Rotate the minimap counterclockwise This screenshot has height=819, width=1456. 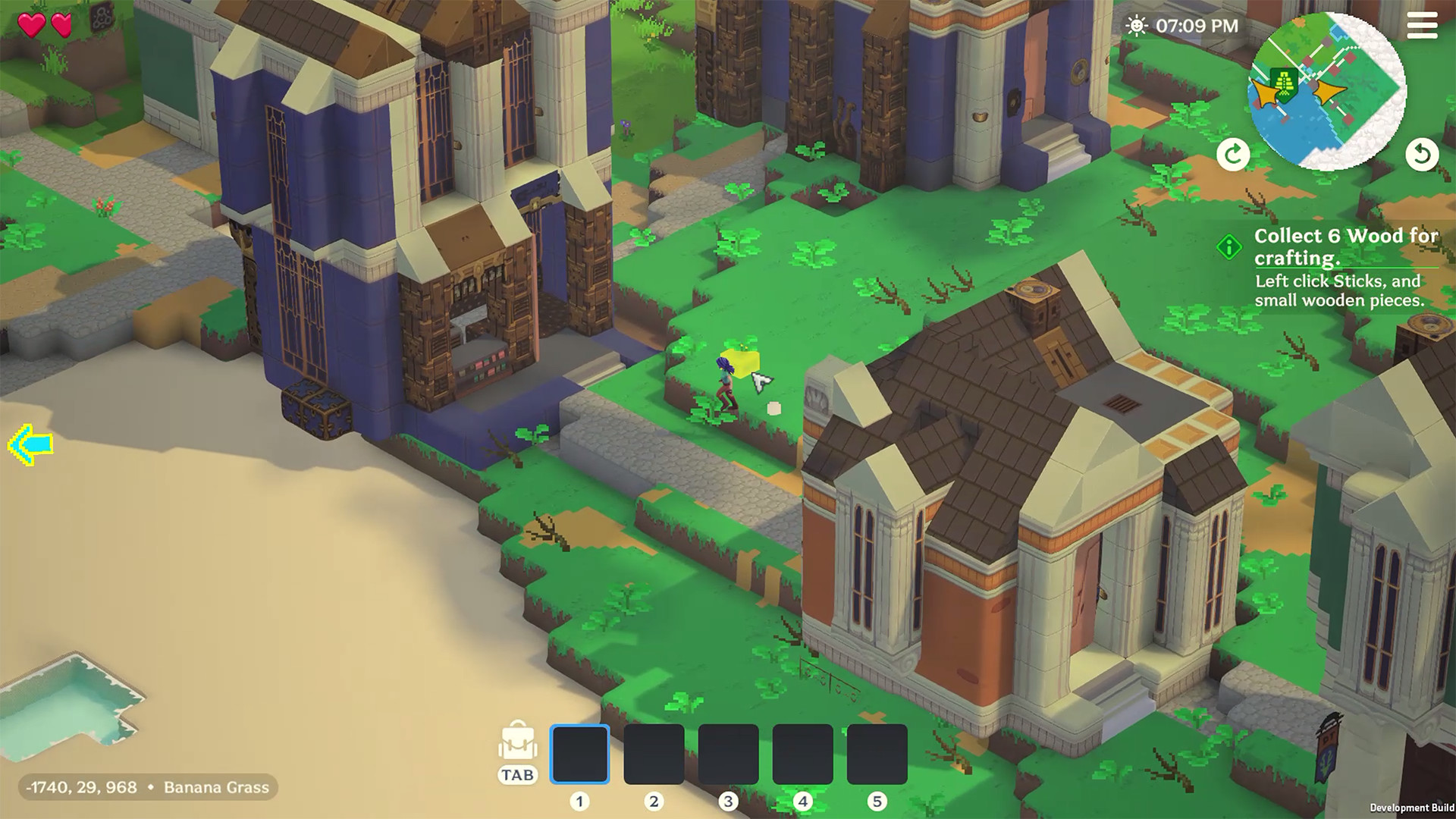click(x=1423, y=154)
